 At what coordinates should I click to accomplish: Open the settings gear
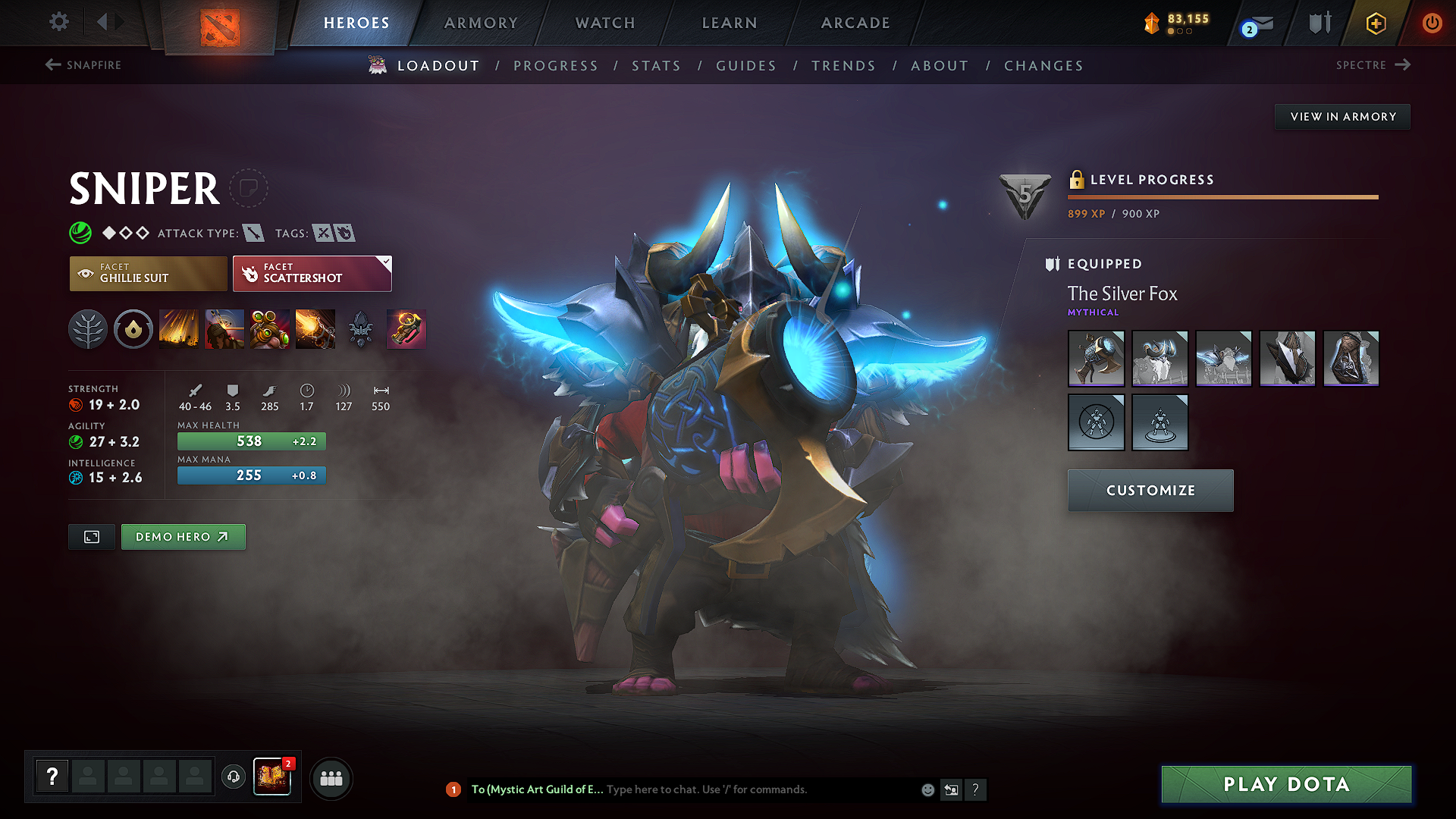(x=58, y=22)
